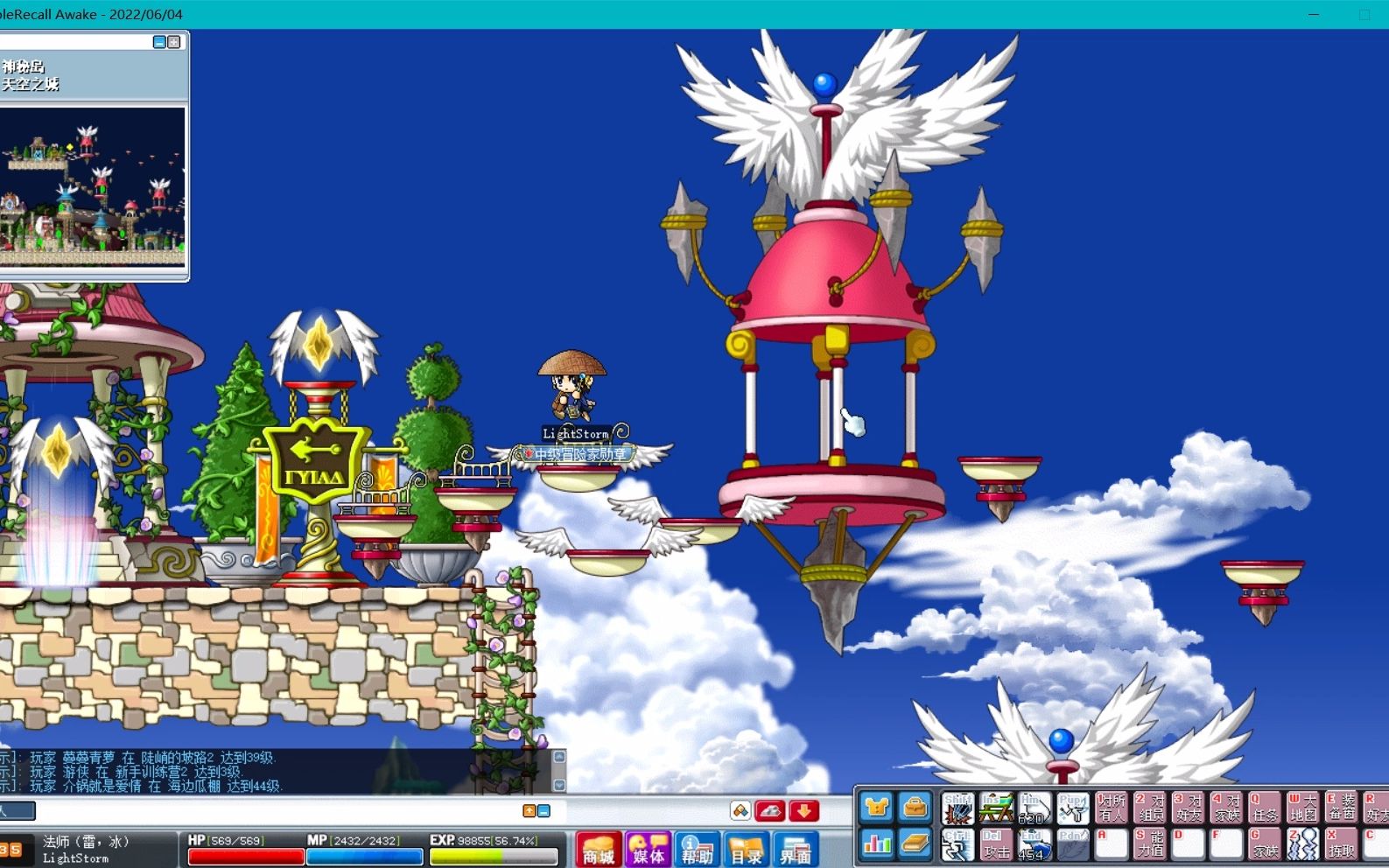Collapse the chat with the blue minus button
1389x868 pixels.
click(x=544, y=811)
